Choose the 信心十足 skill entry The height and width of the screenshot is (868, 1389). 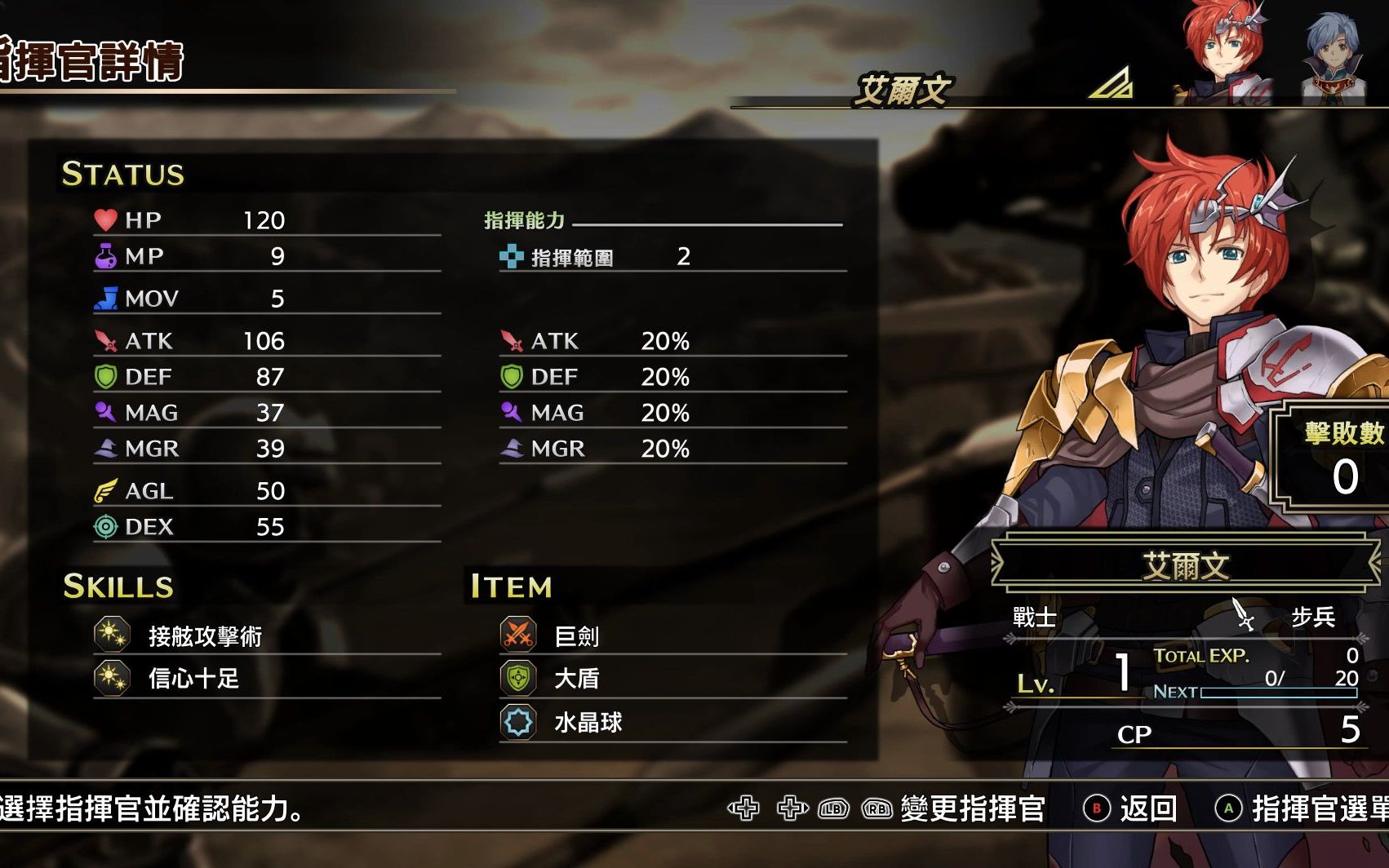(193, 678)
